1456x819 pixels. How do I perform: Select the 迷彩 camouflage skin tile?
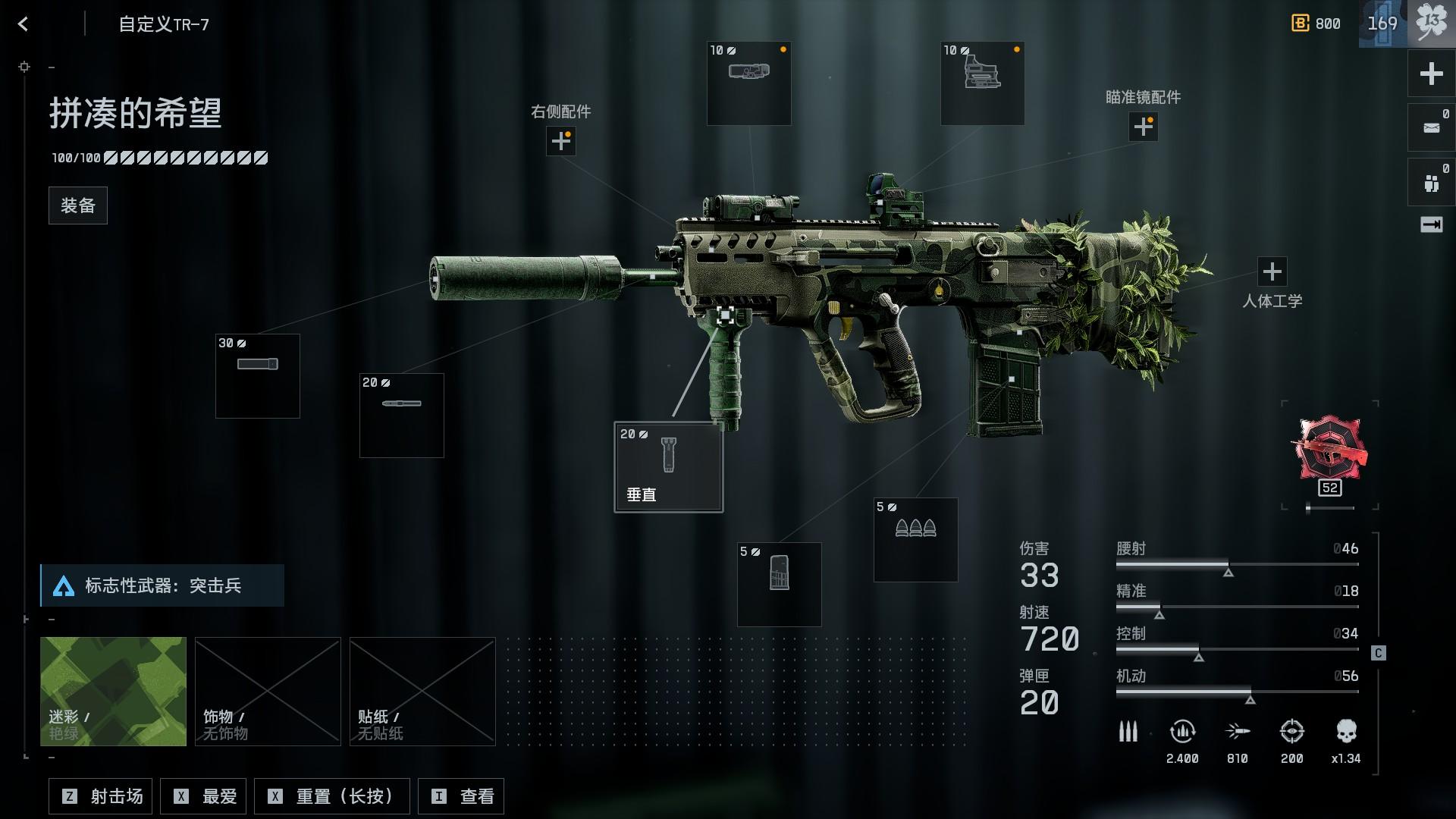point(113,691)
